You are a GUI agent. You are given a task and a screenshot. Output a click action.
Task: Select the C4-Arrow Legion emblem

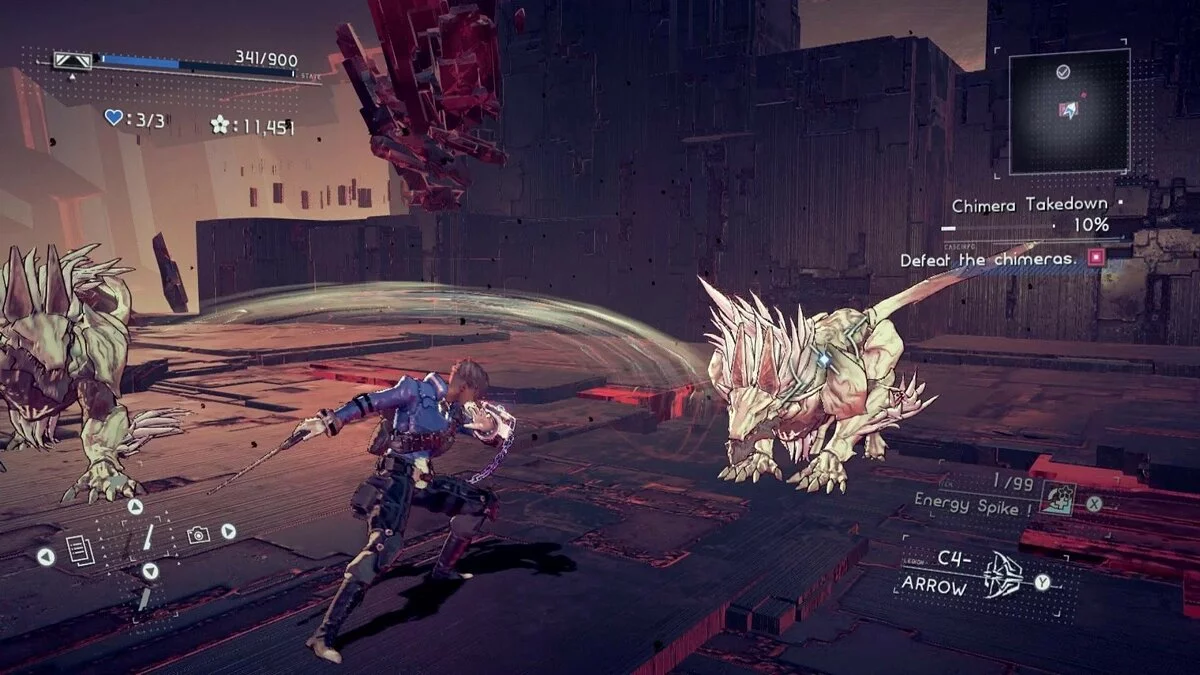(1002, 576)
